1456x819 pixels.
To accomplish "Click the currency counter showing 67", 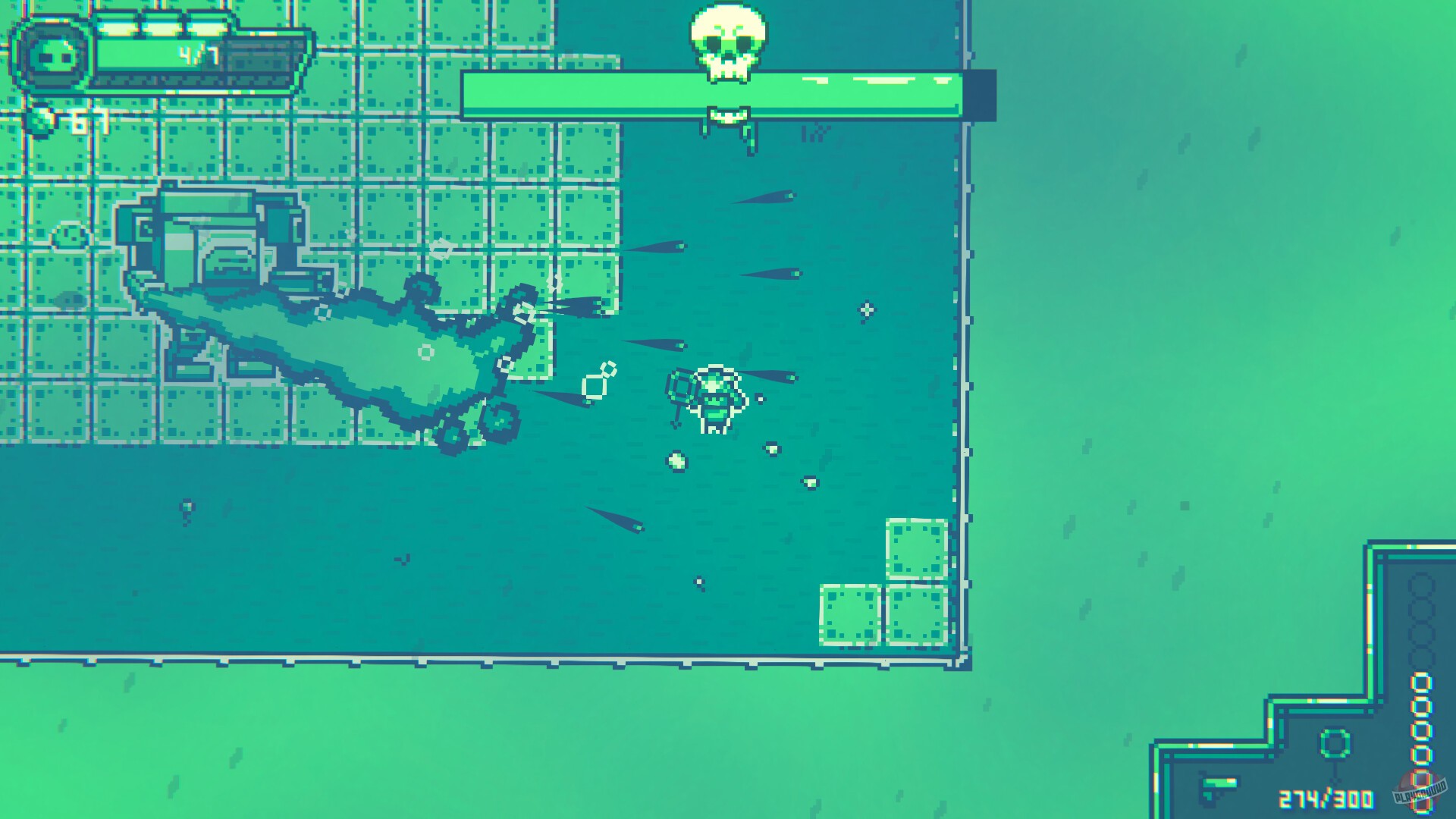I will pos(85,121).
